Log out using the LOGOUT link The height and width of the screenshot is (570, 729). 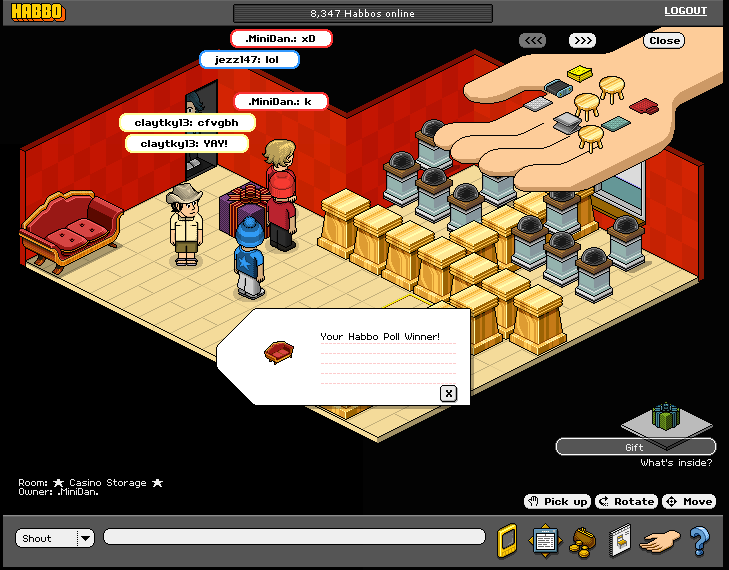tap(685, 12)
